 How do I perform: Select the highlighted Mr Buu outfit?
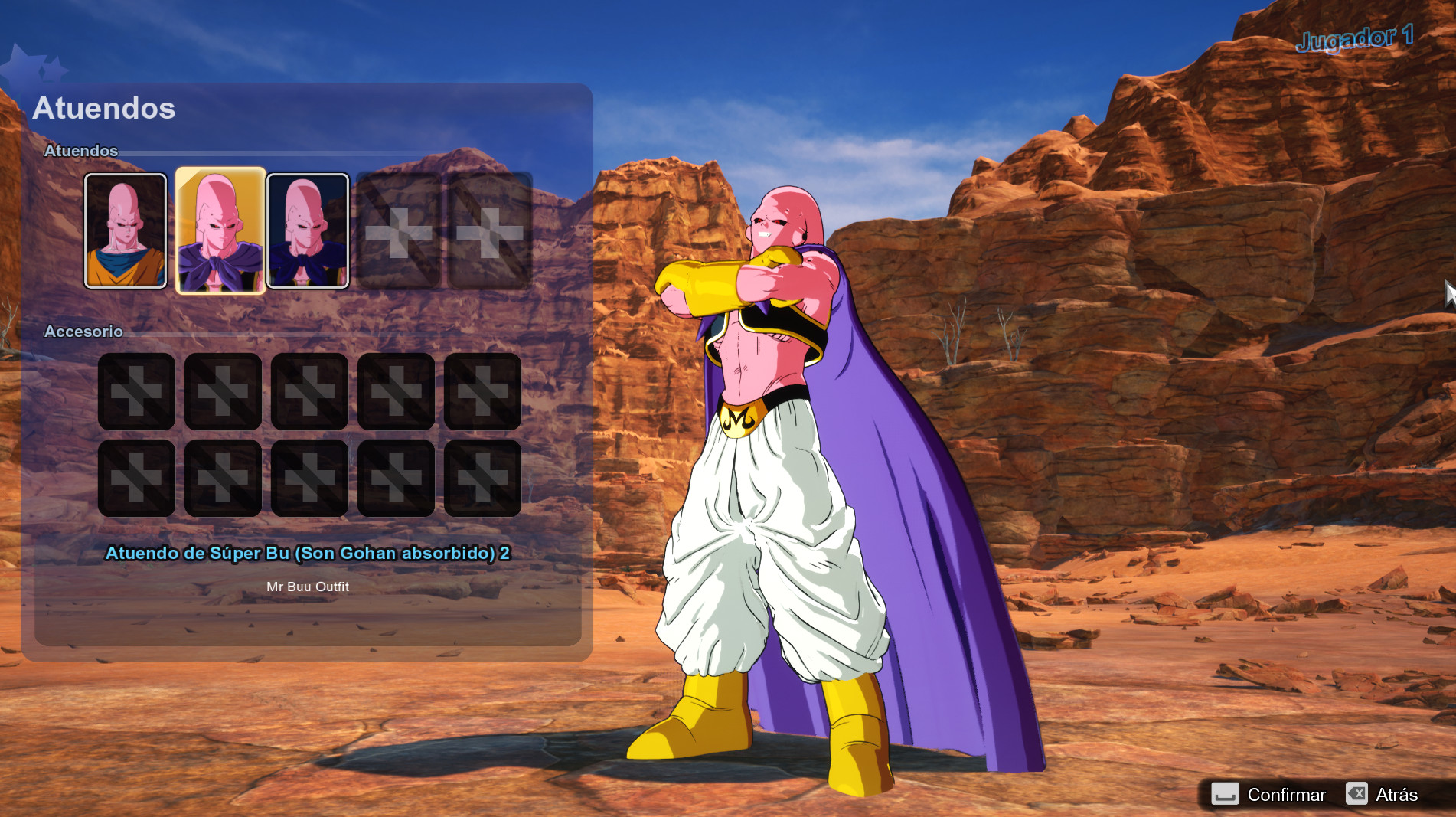(x=220, y=230)
